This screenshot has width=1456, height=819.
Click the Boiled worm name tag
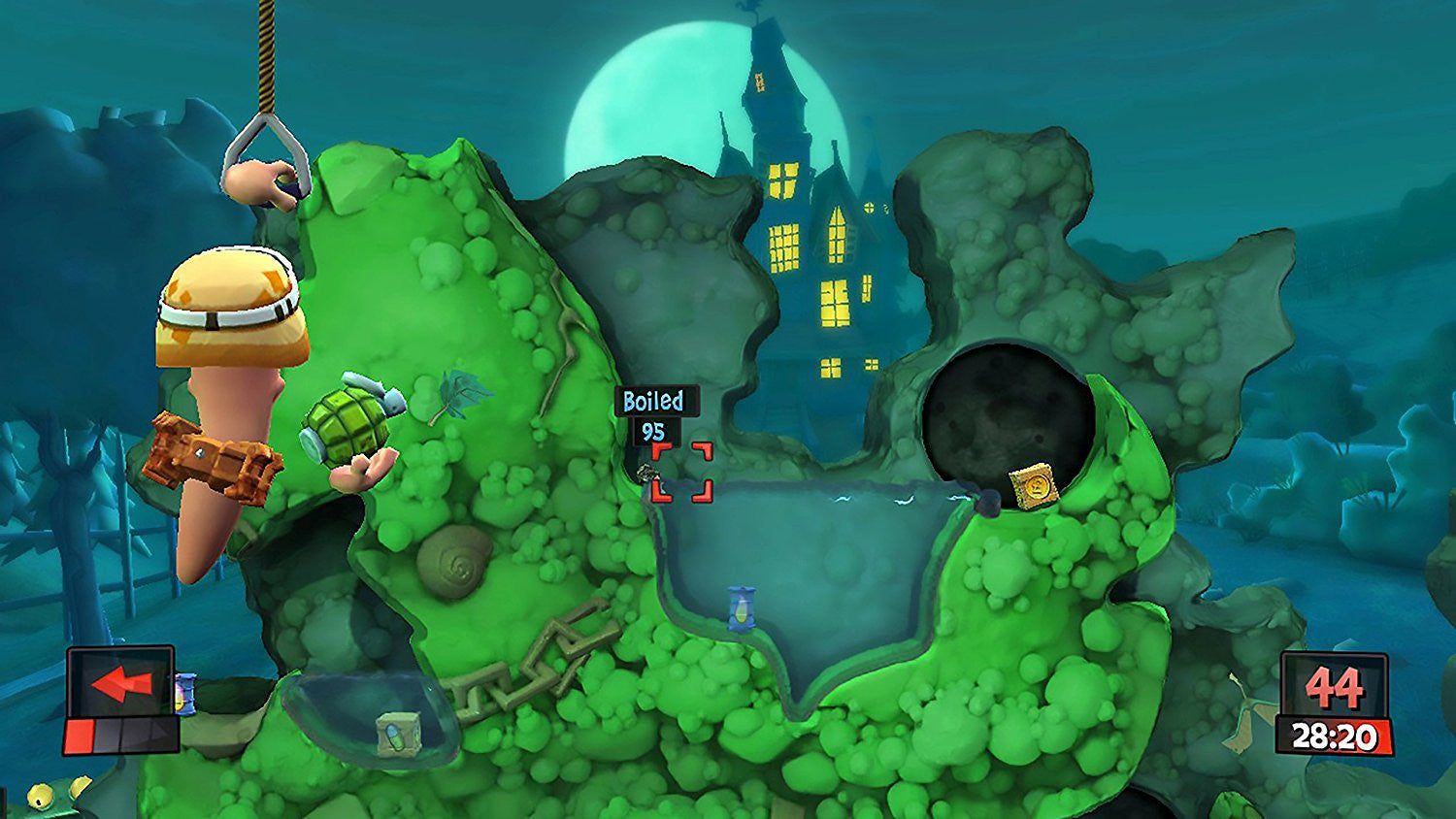(652, 401)
